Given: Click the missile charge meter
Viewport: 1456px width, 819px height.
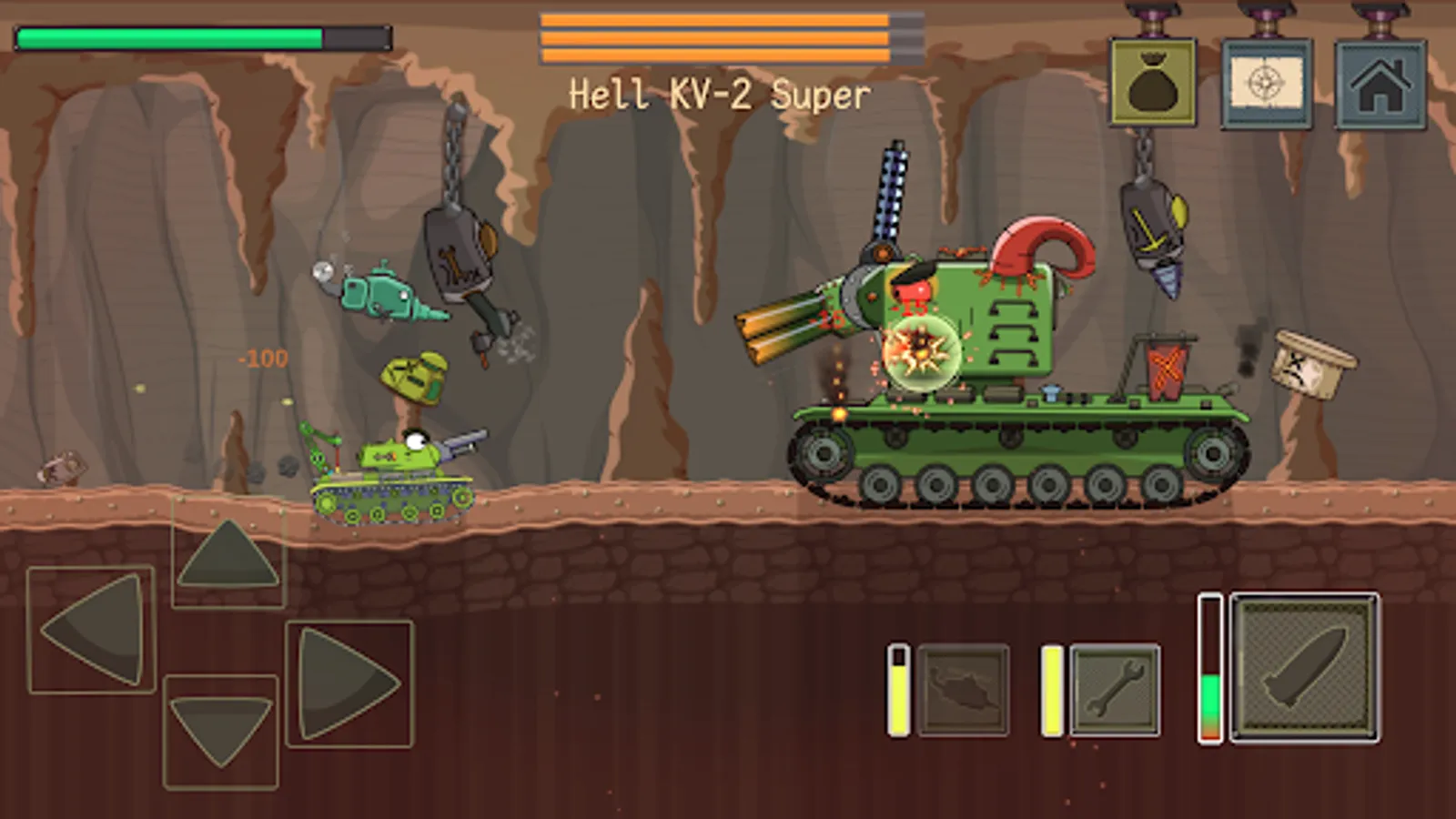Looking at the screenshot, I should click(x=1212, y=669).
